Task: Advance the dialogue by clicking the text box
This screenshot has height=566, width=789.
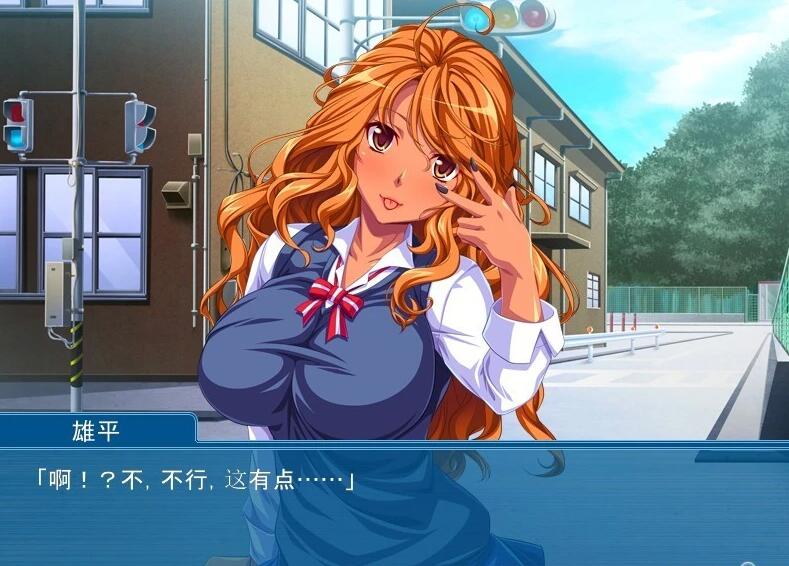Action: (394, 505)
